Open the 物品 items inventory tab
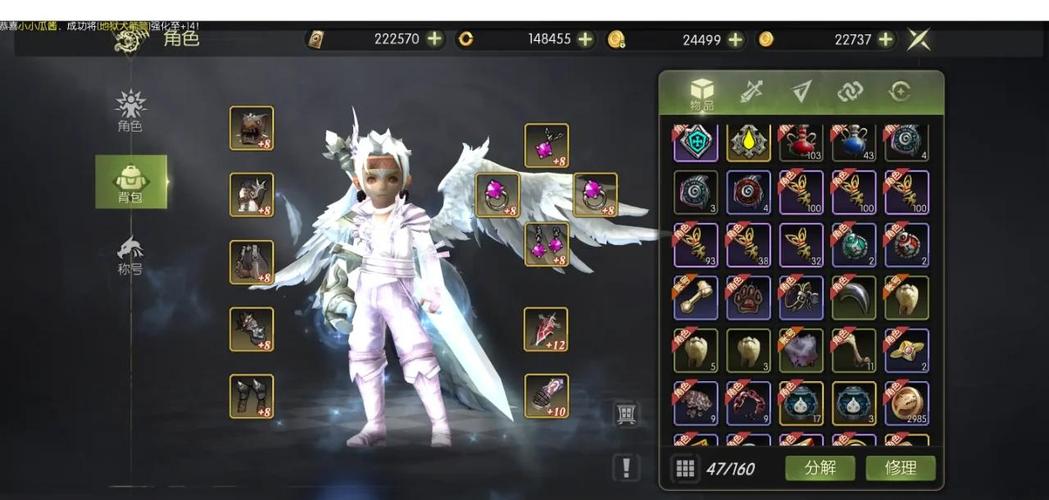The width and height of the screenshot is (1049, 500). click(x=702, y=94)
